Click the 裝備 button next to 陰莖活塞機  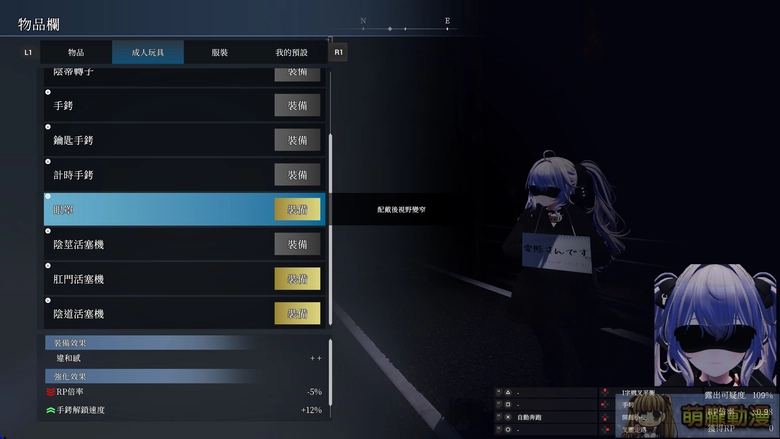click(x=297, y=244)
